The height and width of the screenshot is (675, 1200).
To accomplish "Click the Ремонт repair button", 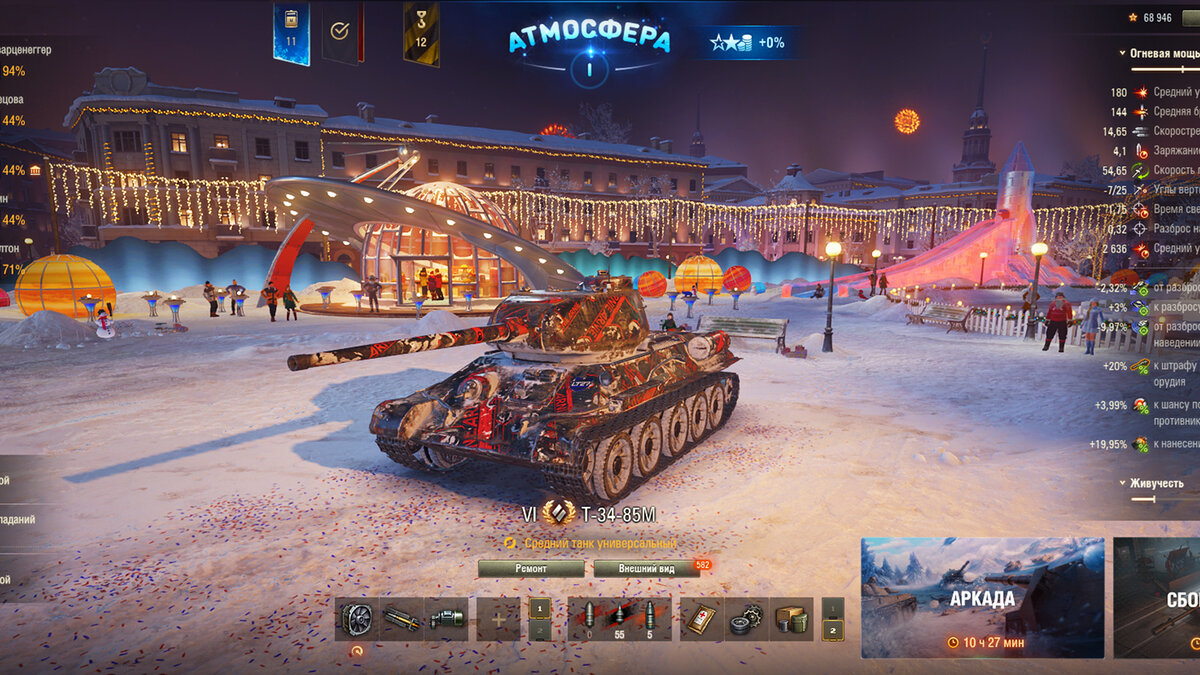I will 531,568.
